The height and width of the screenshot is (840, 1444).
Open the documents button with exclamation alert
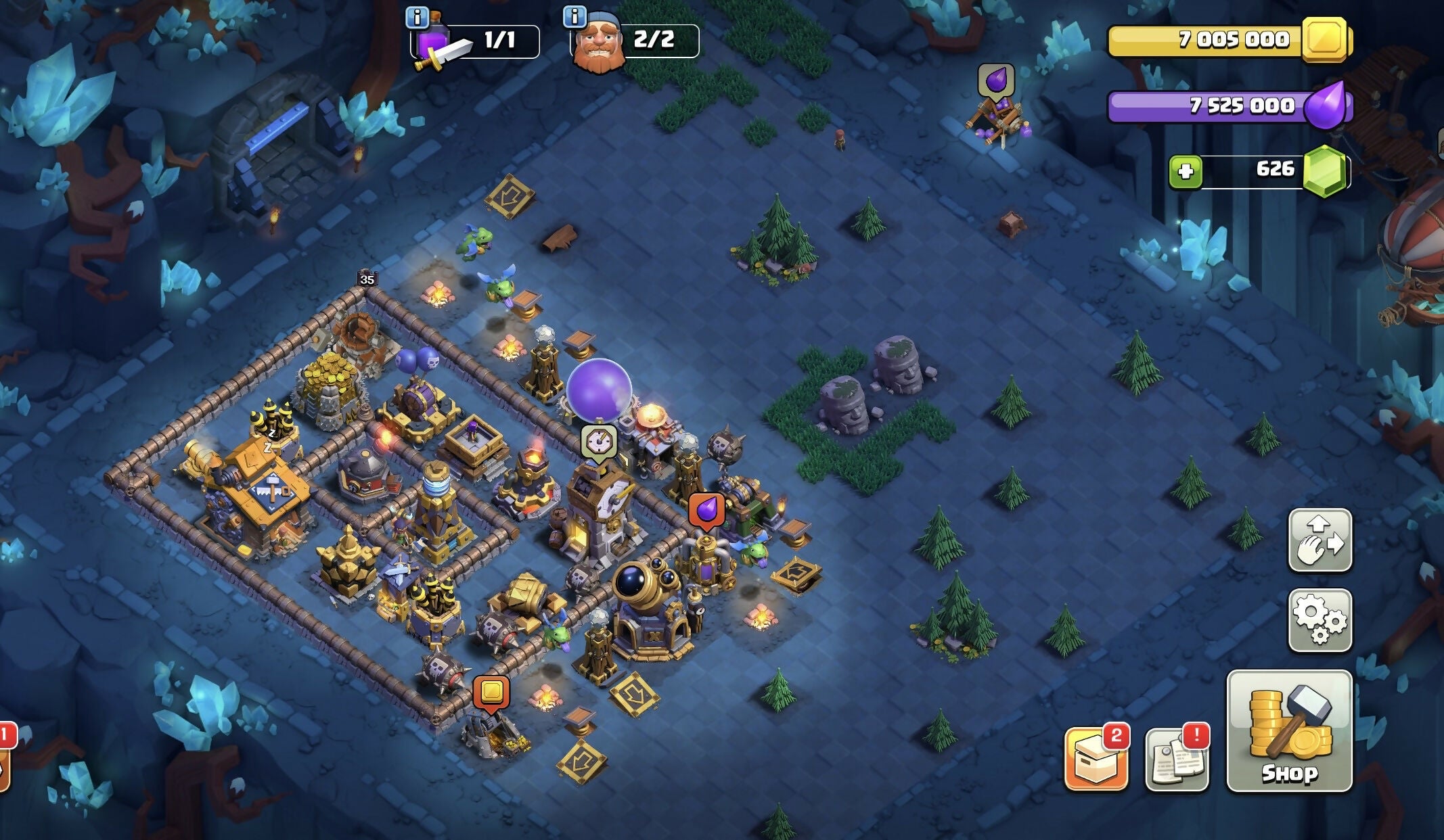click(x=1177, y=759)
